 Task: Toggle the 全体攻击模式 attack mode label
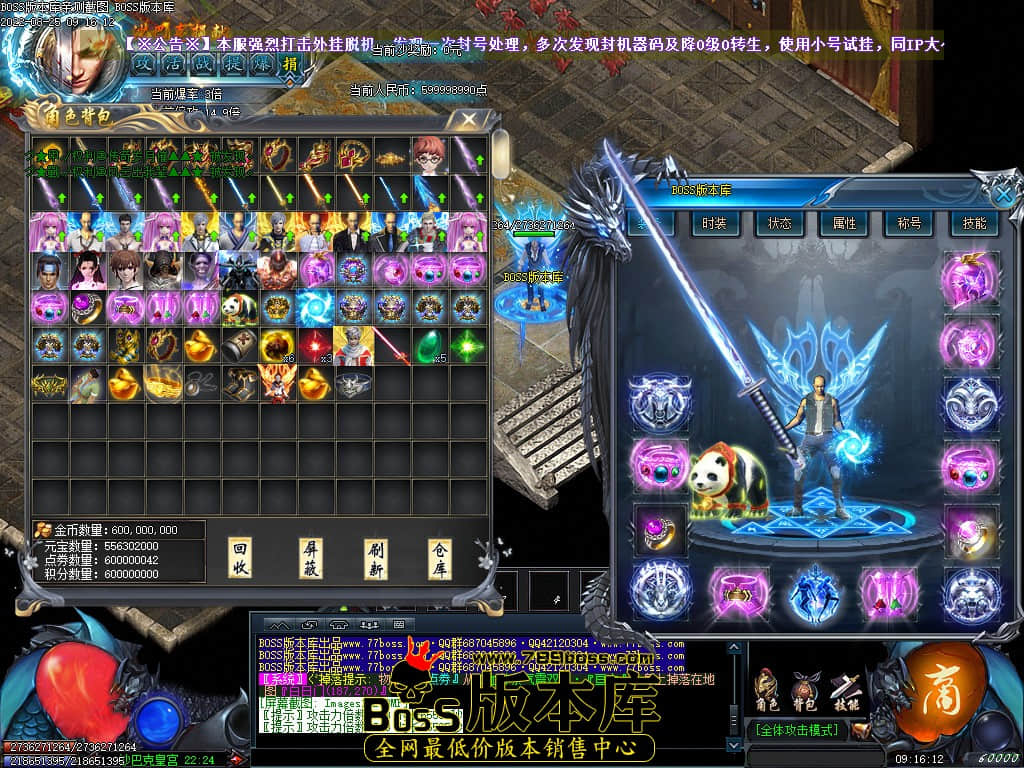pyautogui.click(x=796, y=730)
